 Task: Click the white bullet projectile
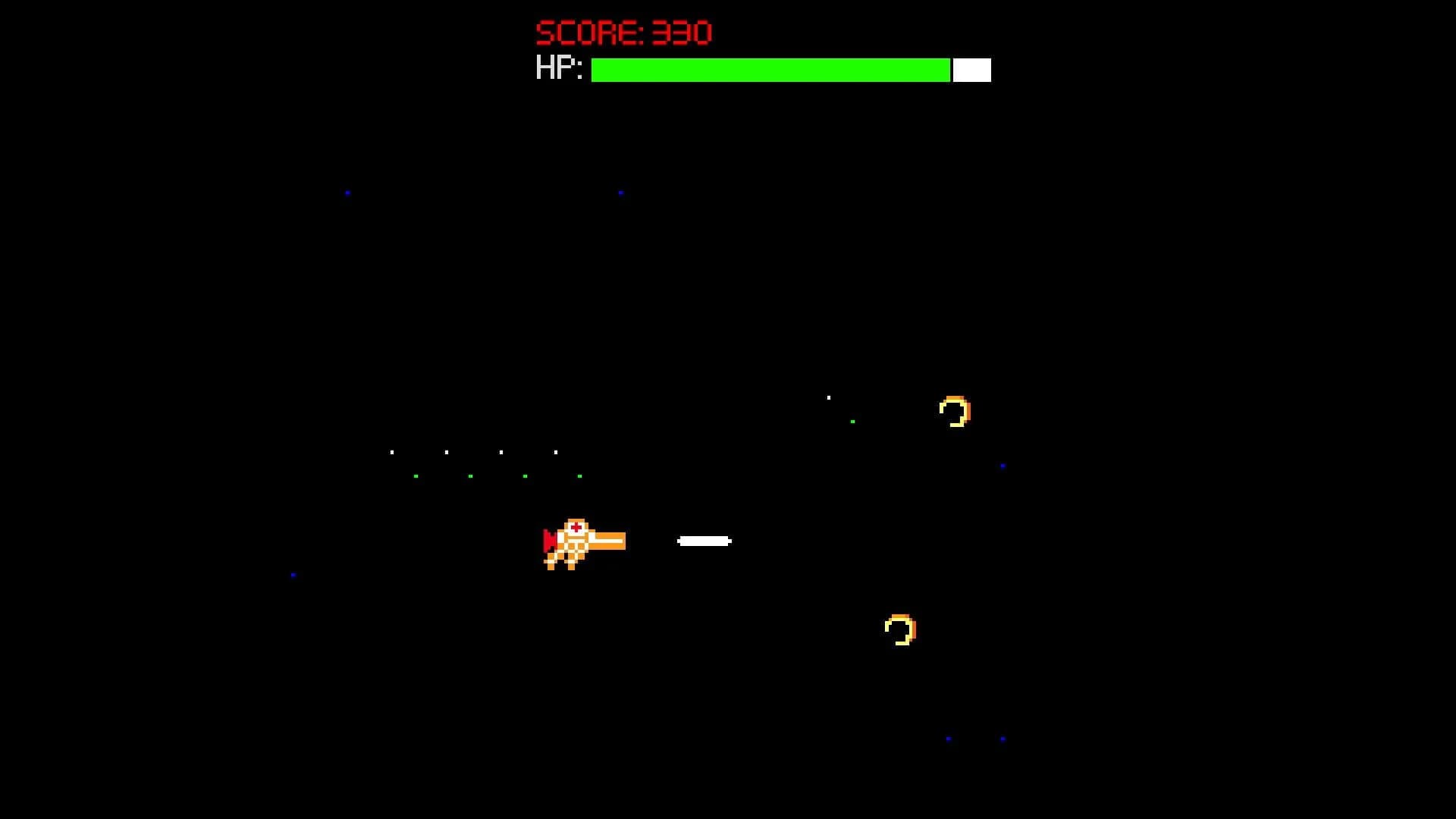704,541
